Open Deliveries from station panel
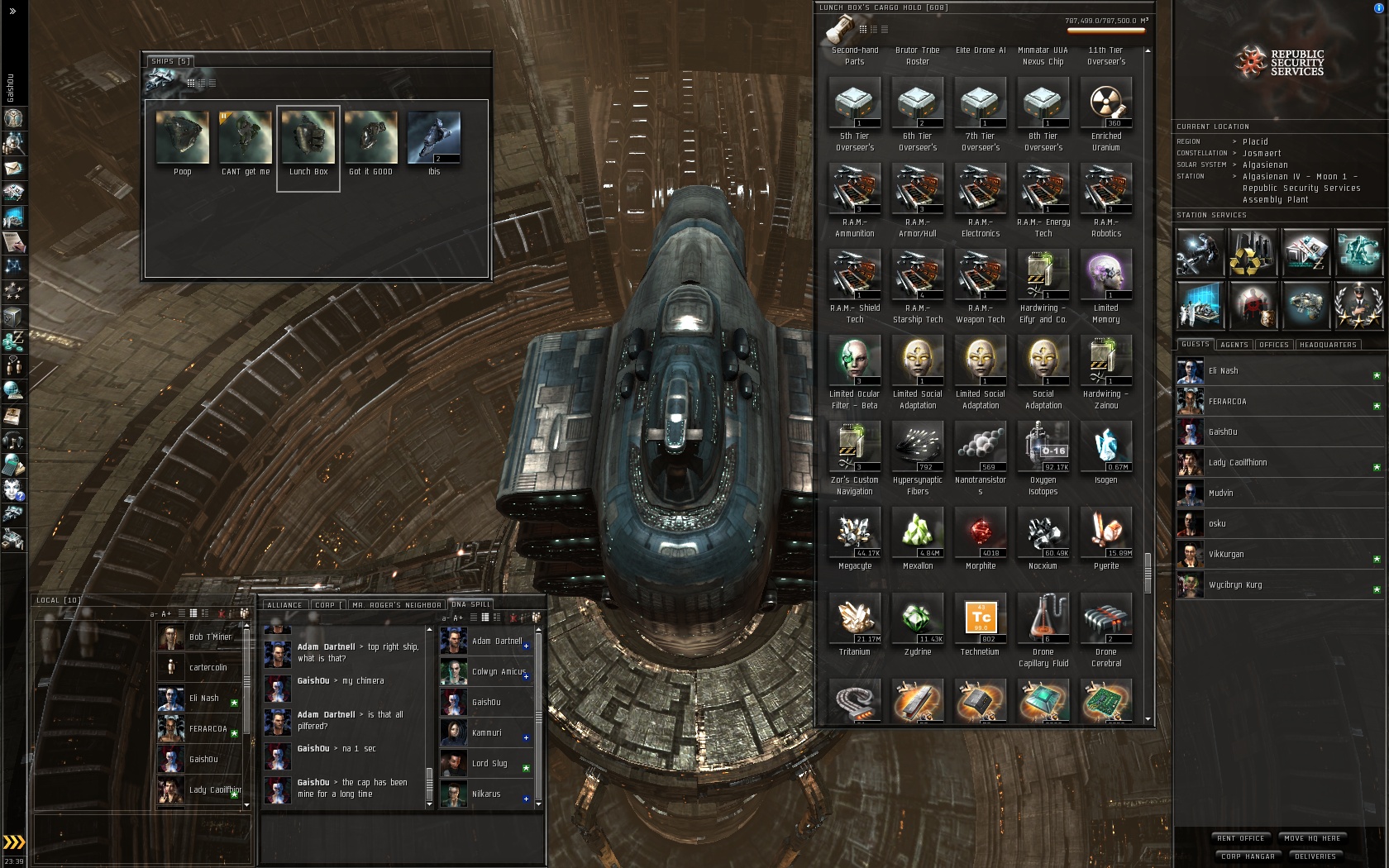 click(x=1315, y=856)
